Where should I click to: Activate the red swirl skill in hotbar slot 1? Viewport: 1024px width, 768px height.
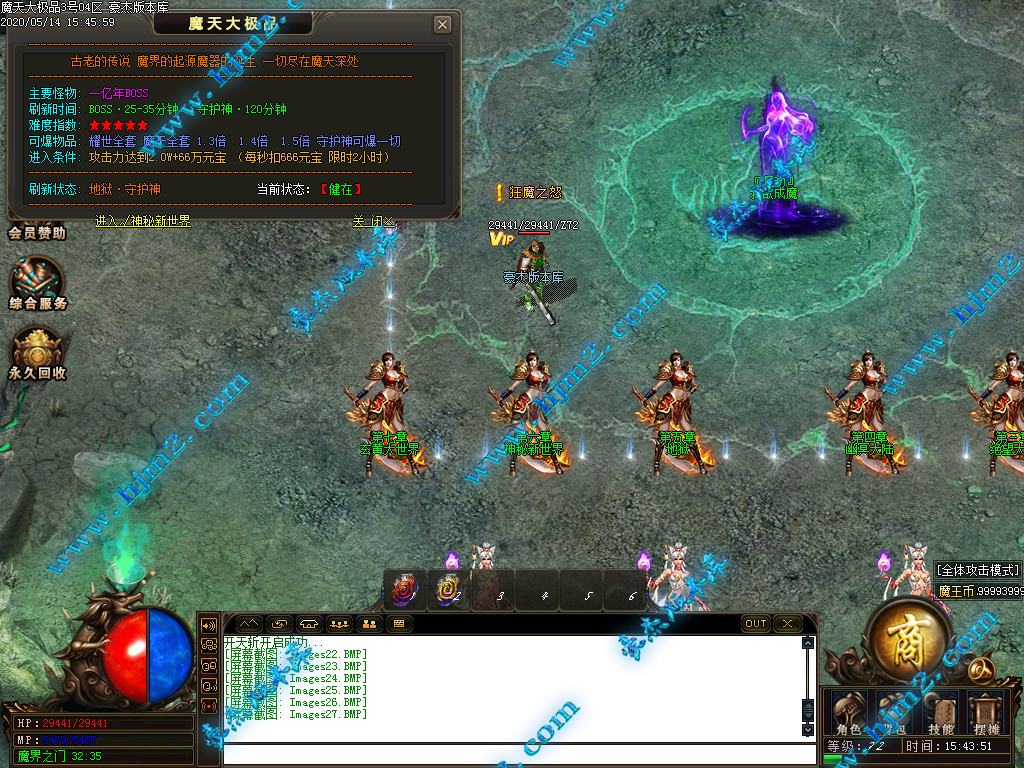tap(405, 591)
